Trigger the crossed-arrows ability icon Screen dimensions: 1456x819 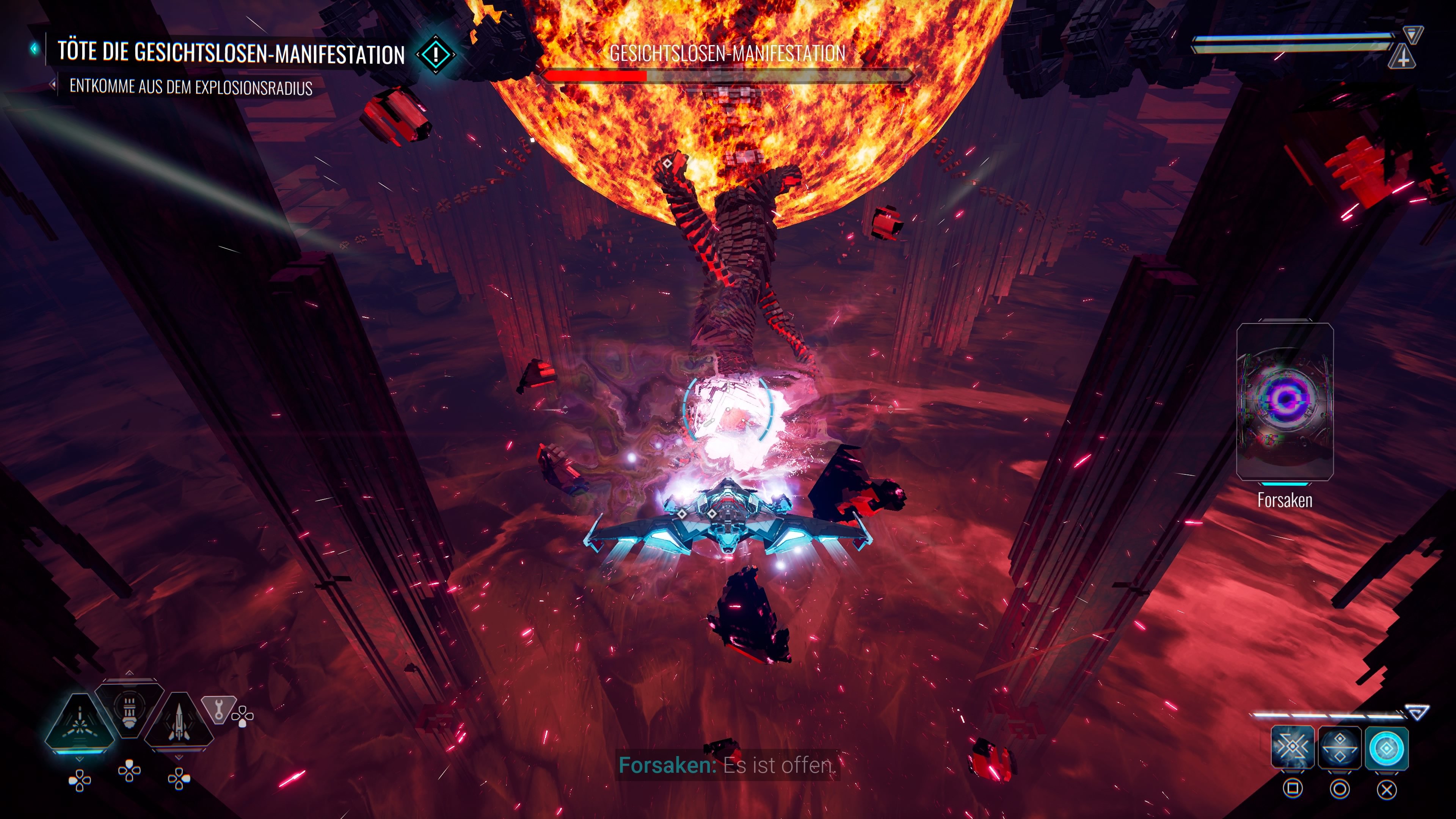pyautogui.click(x=1292, y=748)
